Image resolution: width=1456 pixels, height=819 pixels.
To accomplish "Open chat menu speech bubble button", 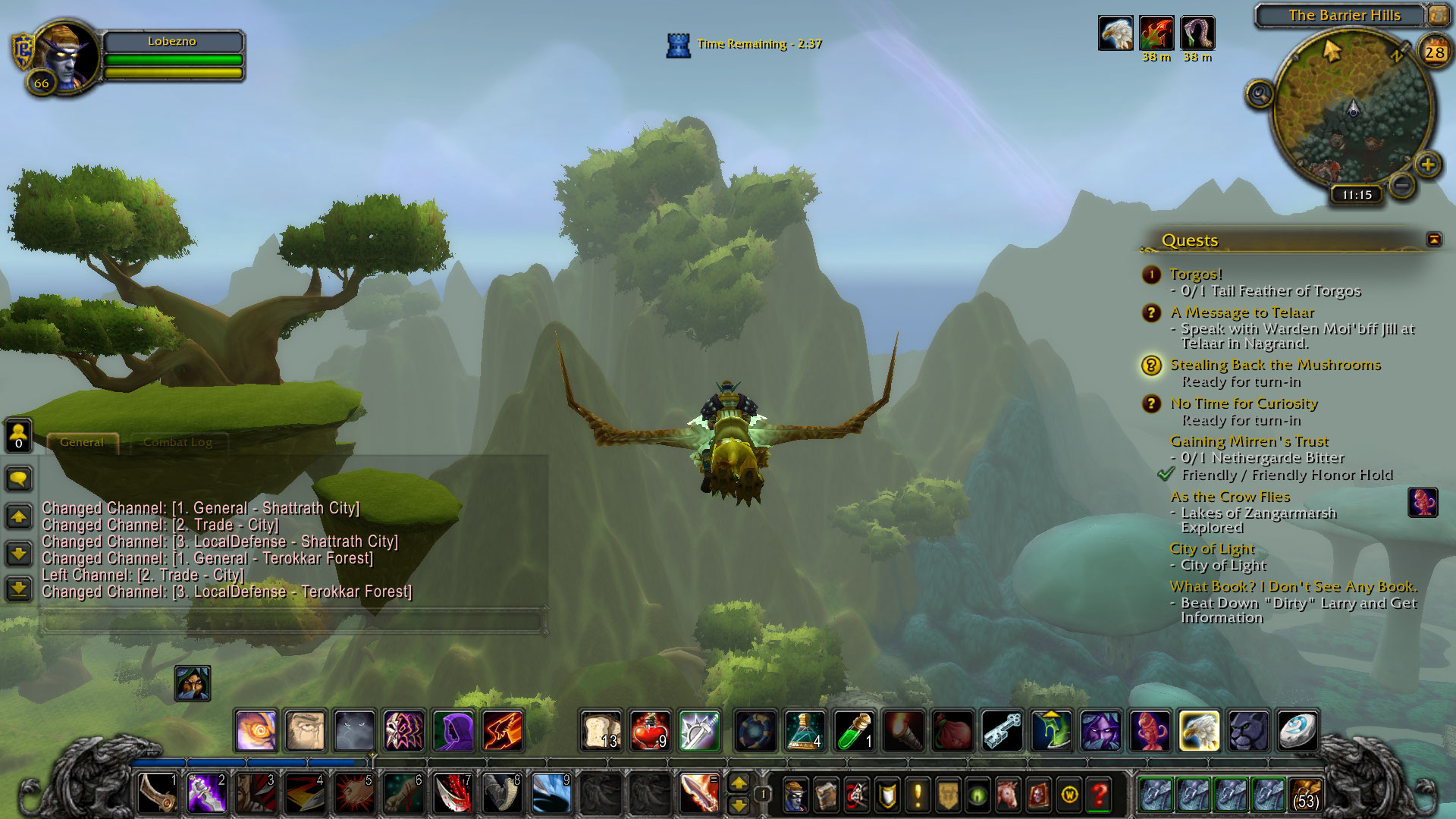I will [19, 479].
